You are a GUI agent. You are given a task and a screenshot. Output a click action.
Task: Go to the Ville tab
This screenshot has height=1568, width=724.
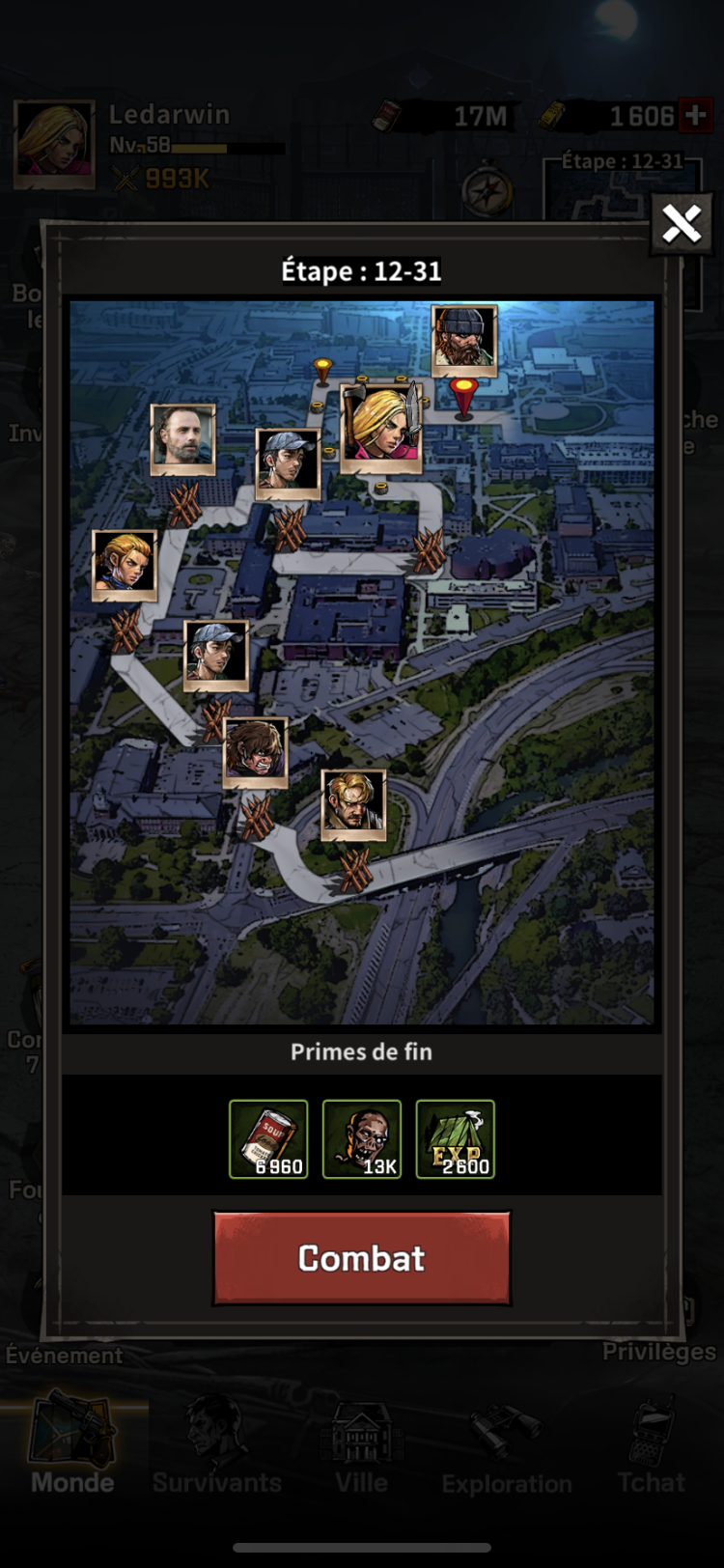pos(362,1443)
